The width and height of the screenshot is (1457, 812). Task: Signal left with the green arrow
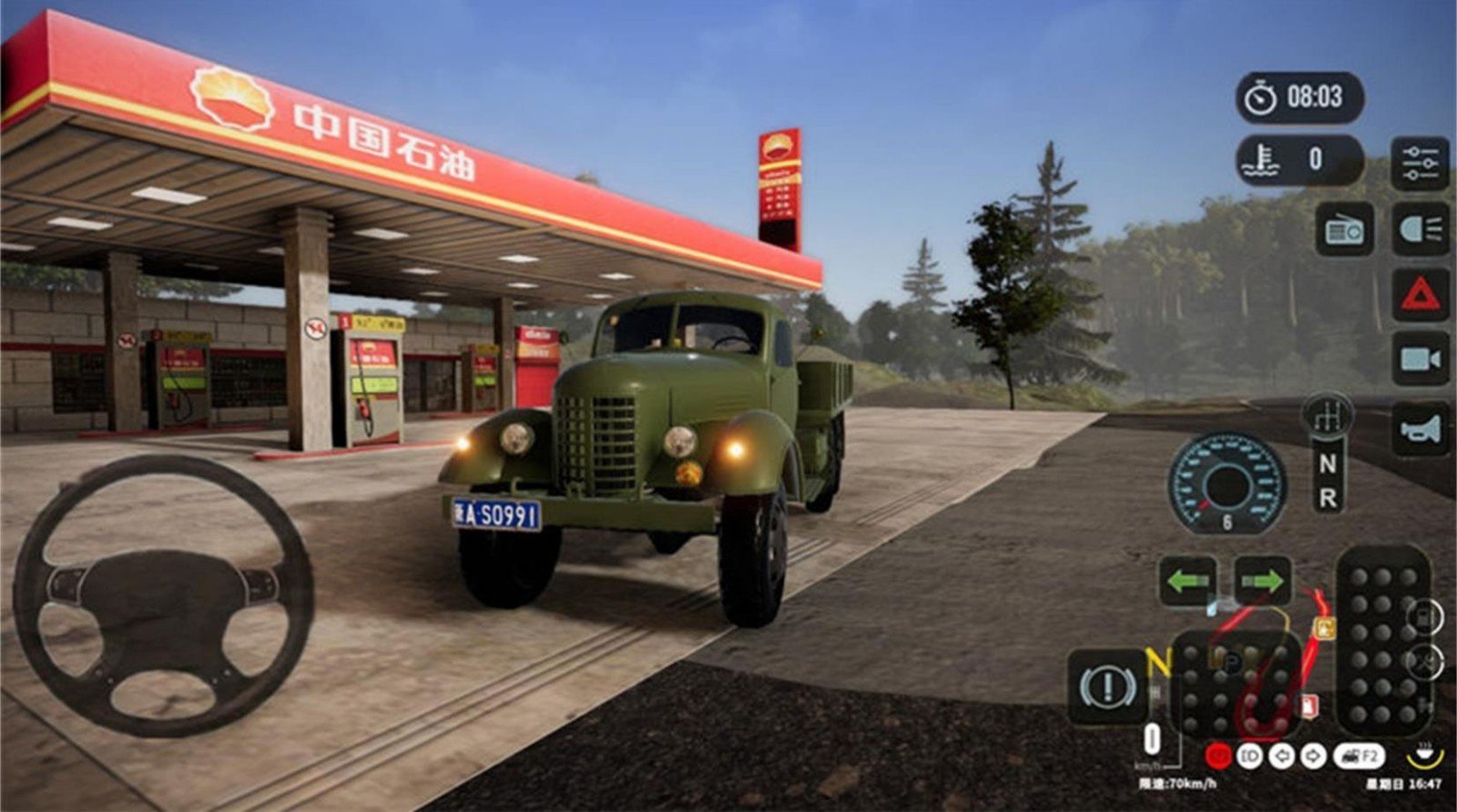click(x=1187, y=581)
